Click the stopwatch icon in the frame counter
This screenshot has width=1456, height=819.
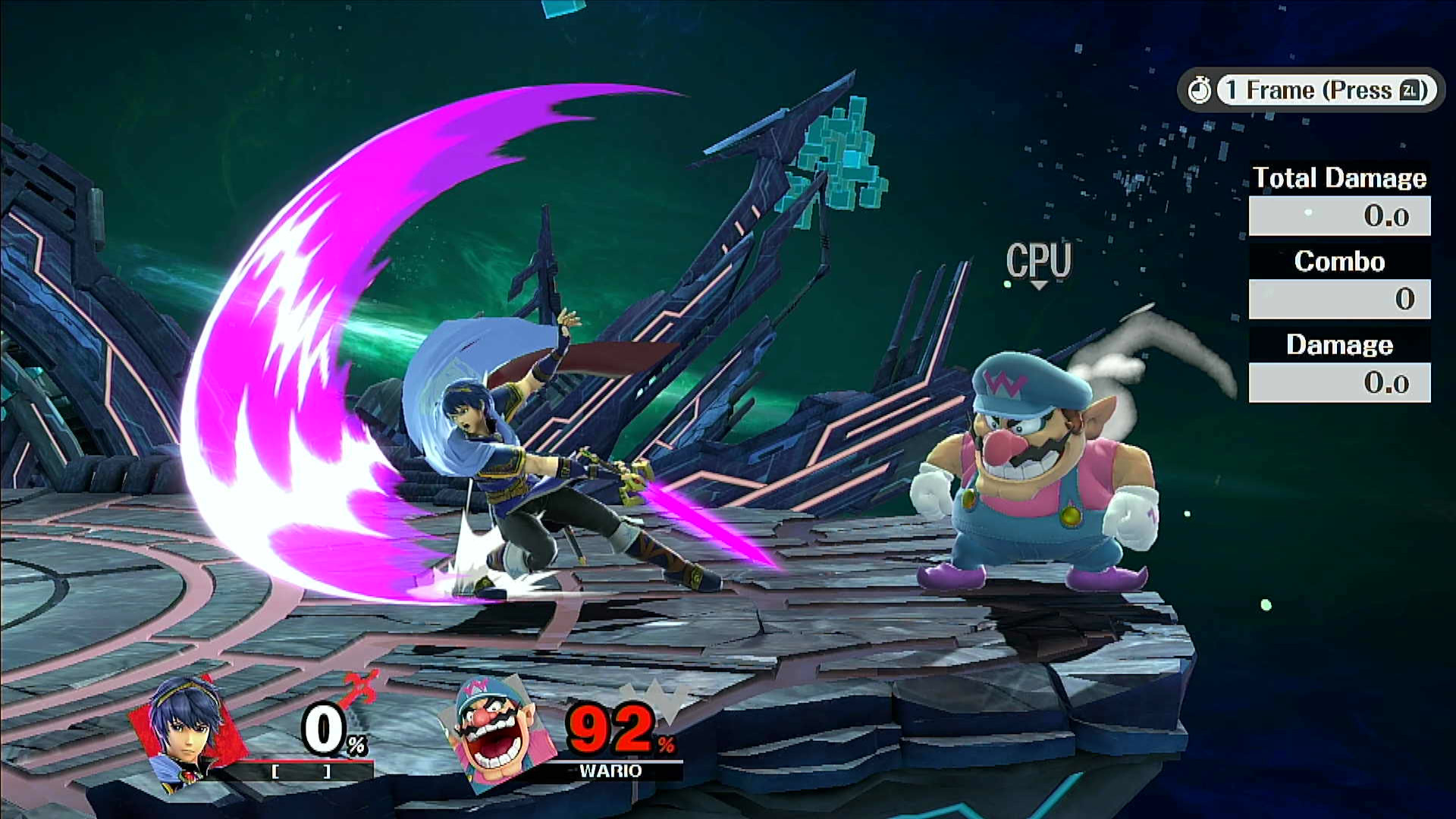pyautogui.click(x=1202, y=89)
